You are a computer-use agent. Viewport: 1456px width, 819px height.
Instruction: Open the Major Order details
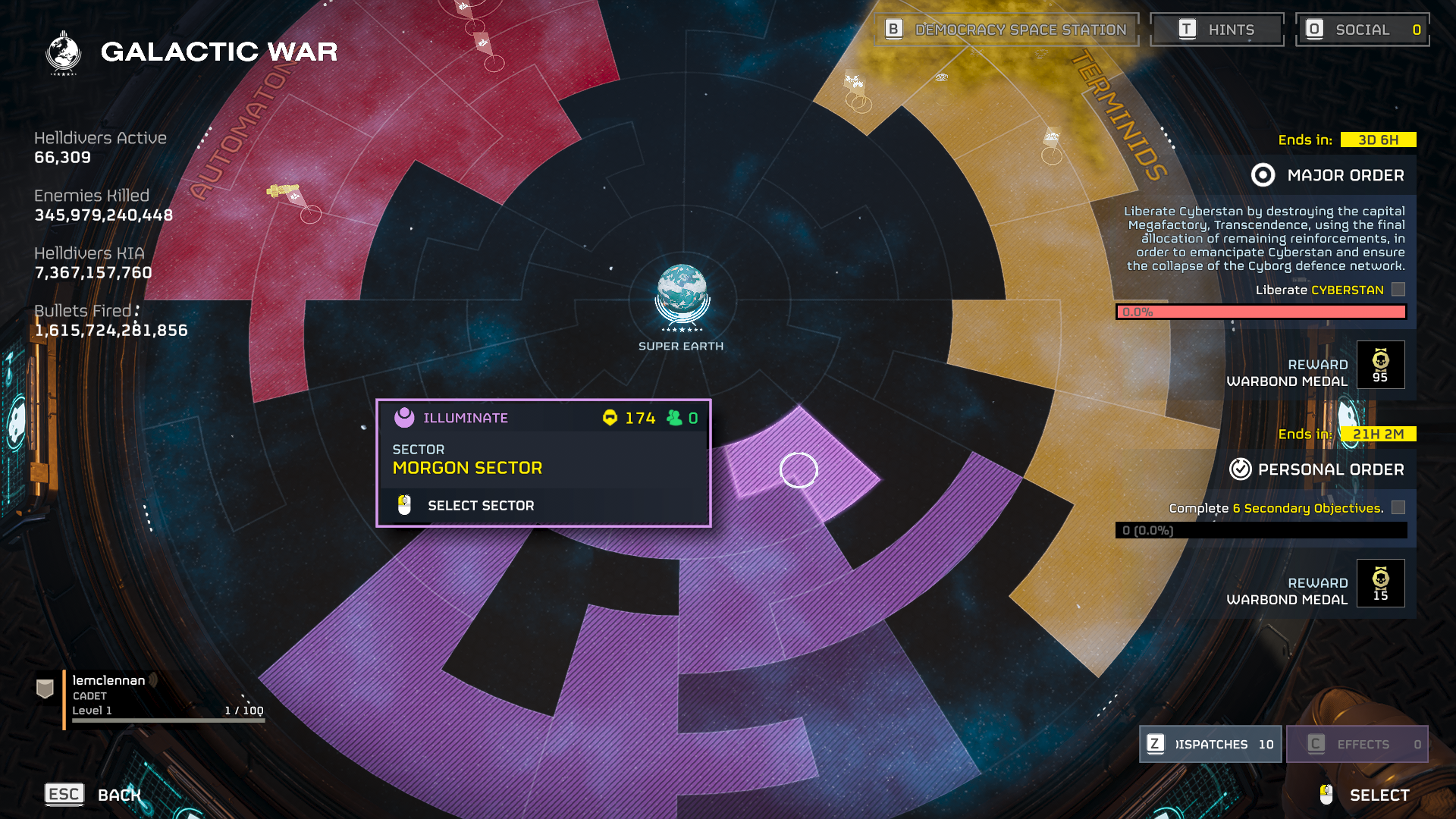coord(1328,175)
